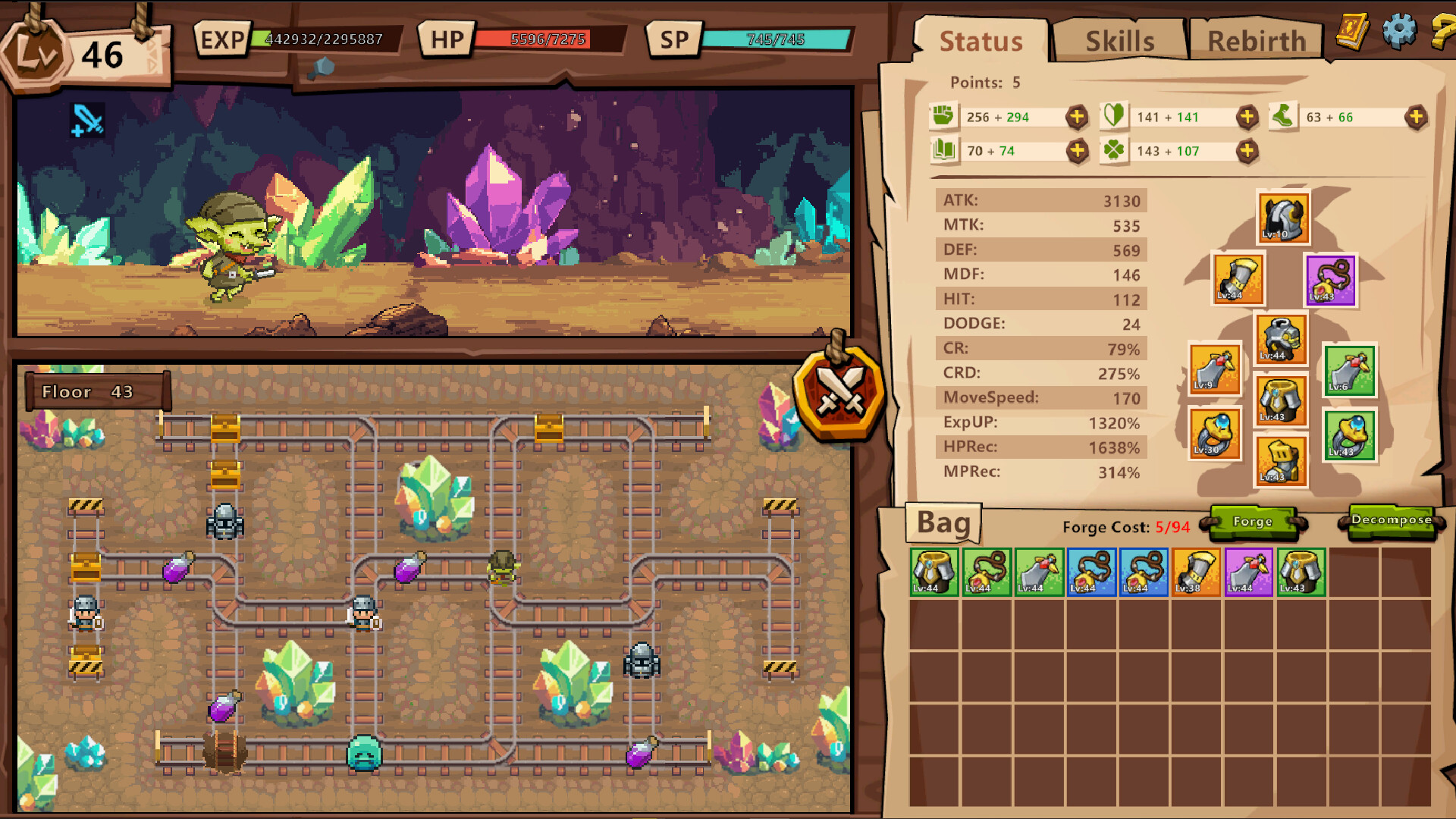Open the orange journal book icon

tap(1352, 32)
